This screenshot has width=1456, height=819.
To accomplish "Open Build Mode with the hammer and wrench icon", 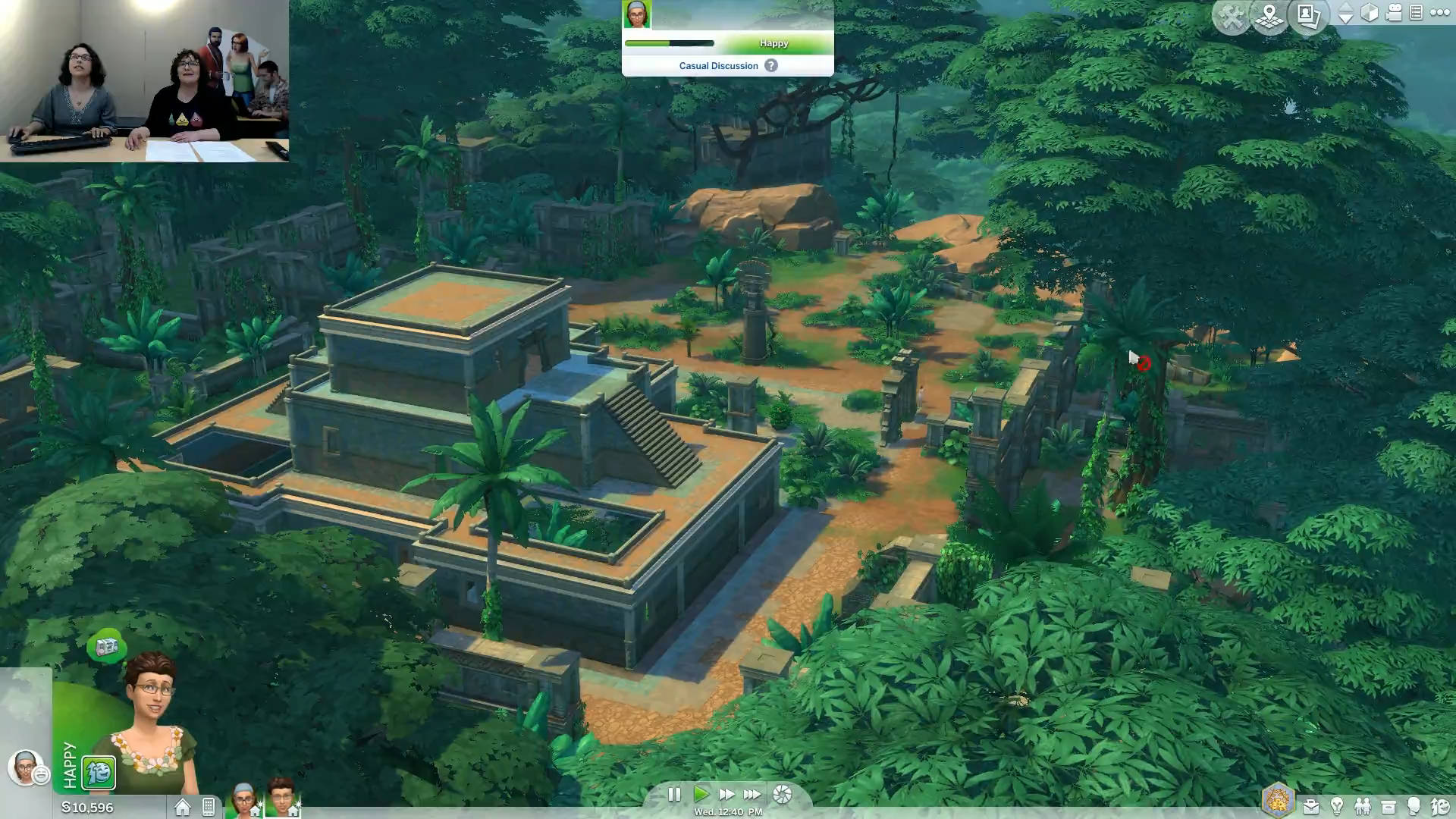I will [1232, 14].
